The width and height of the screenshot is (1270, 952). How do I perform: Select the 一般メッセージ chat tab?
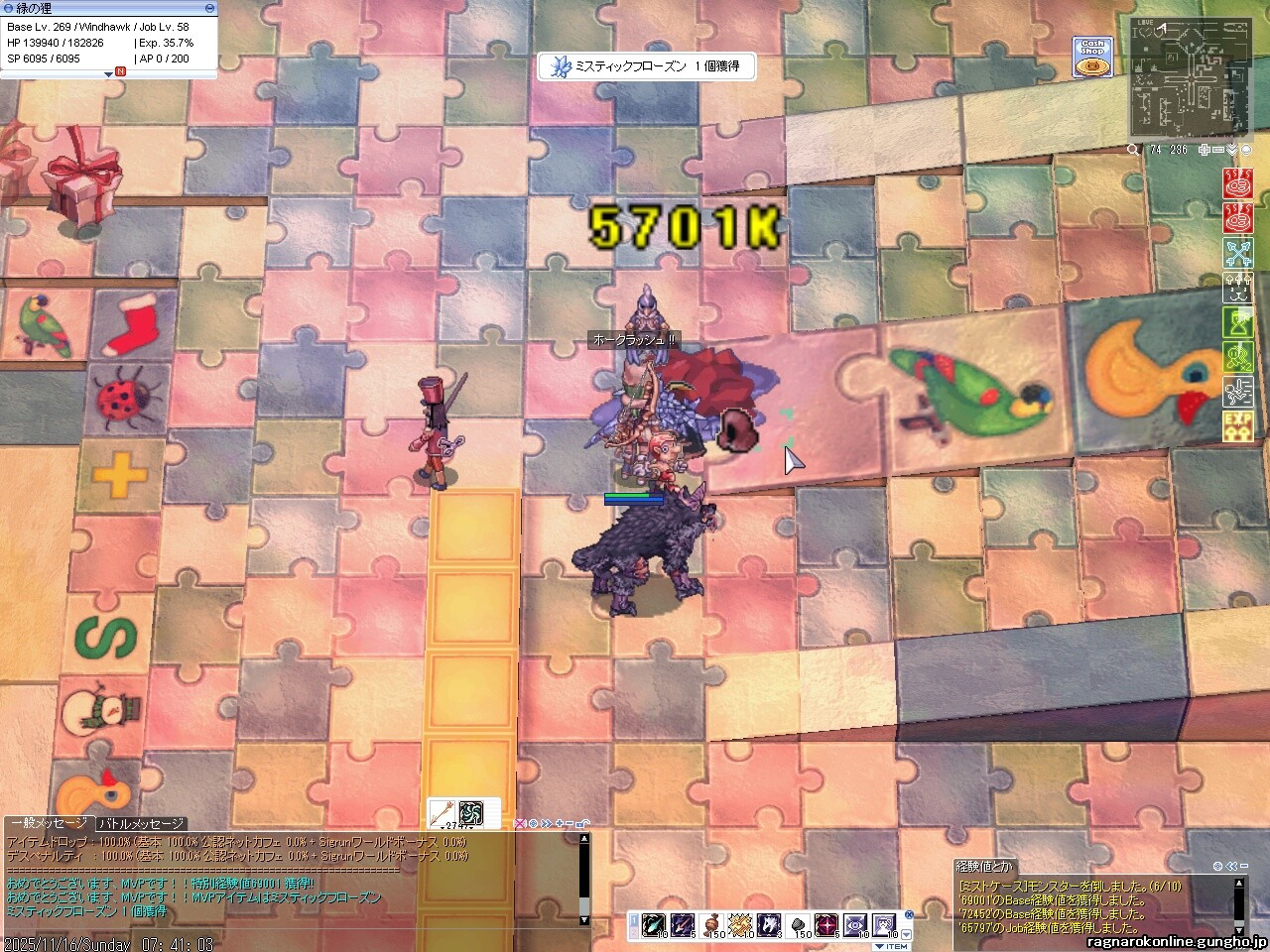[49, 824]
